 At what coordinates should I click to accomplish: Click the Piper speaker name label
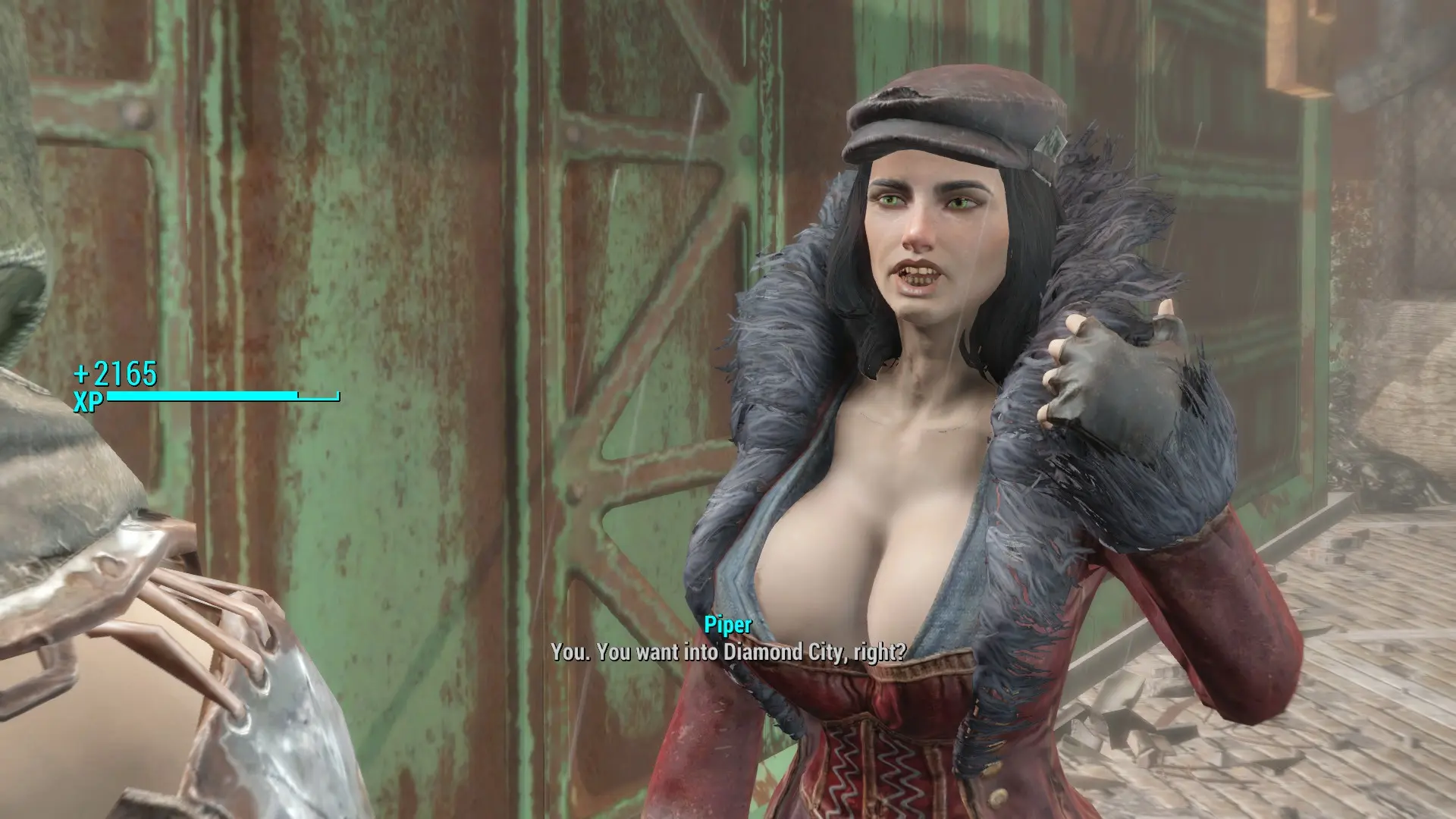point(725,626)
